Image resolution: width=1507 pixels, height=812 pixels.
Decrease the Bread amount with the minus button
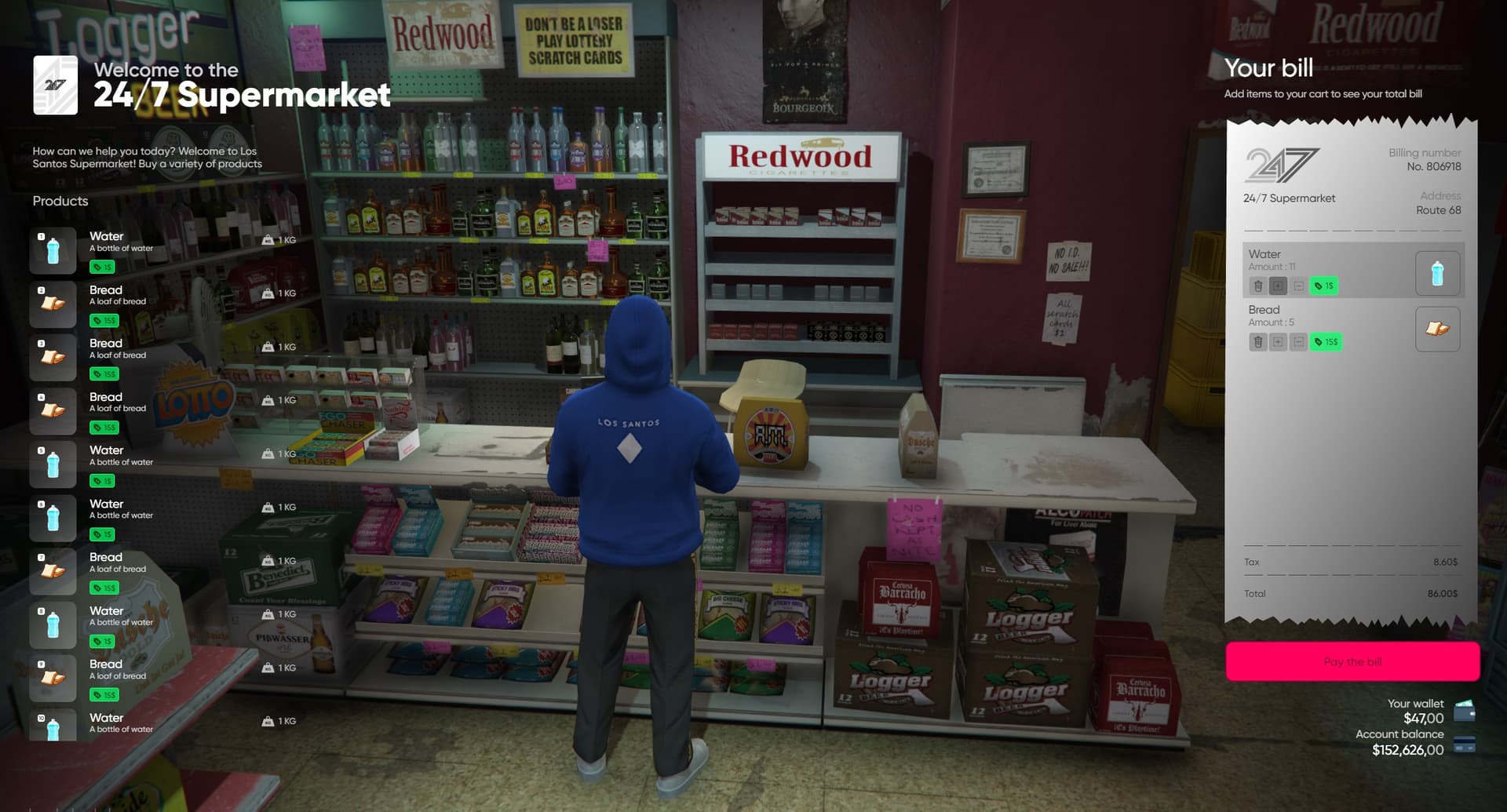pyautogui.click(x=1298, y=342)
